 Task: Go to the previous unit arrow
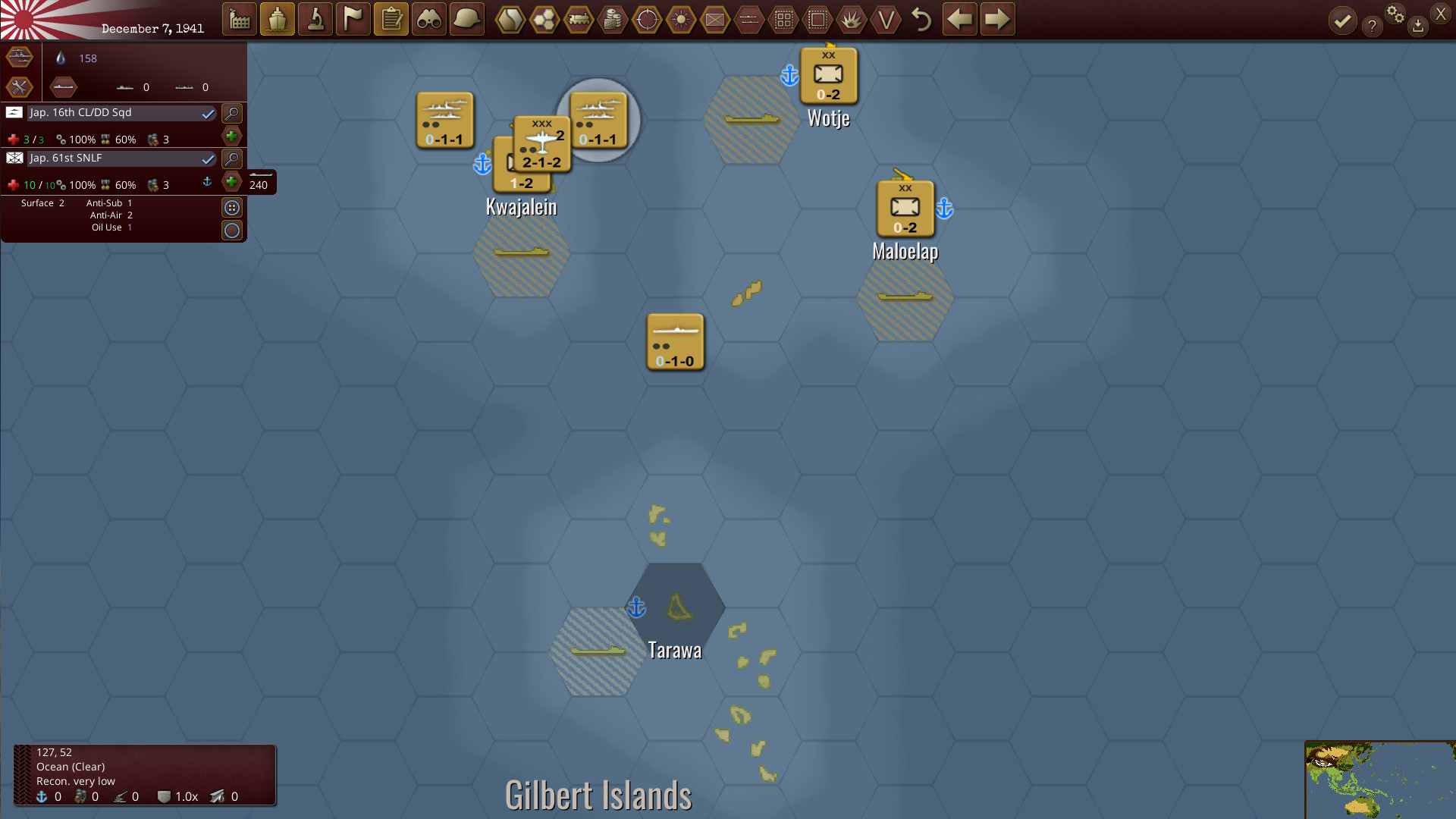point(960,20)
